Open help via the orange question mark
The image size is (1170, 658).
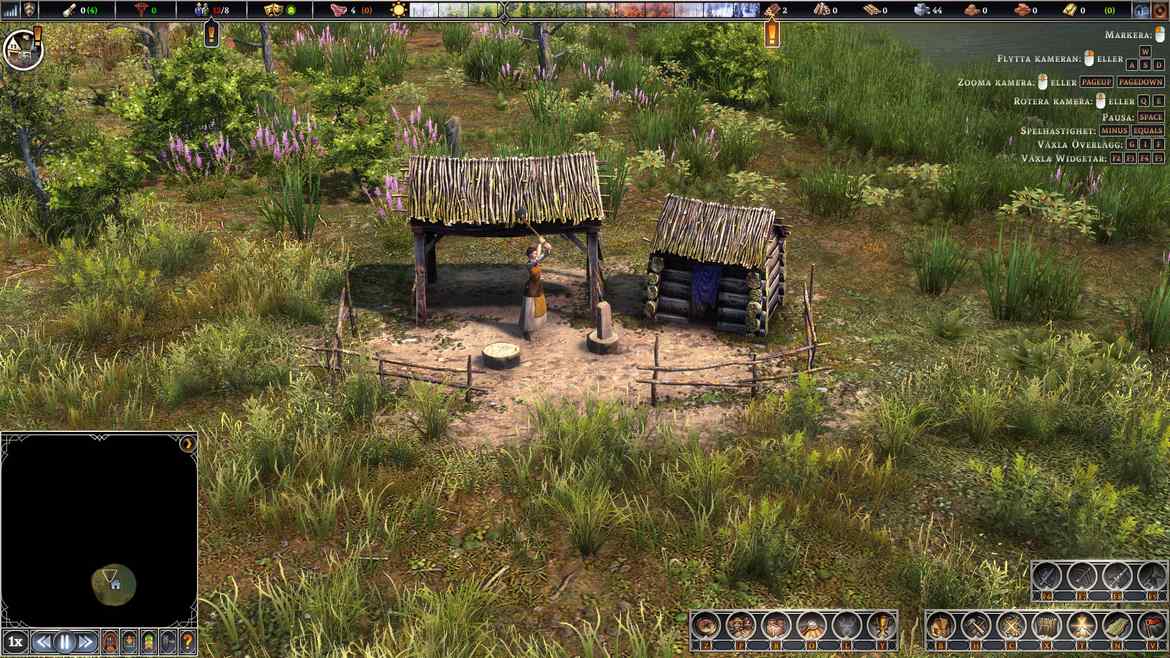pyautogui.click(x=187, y=642)
